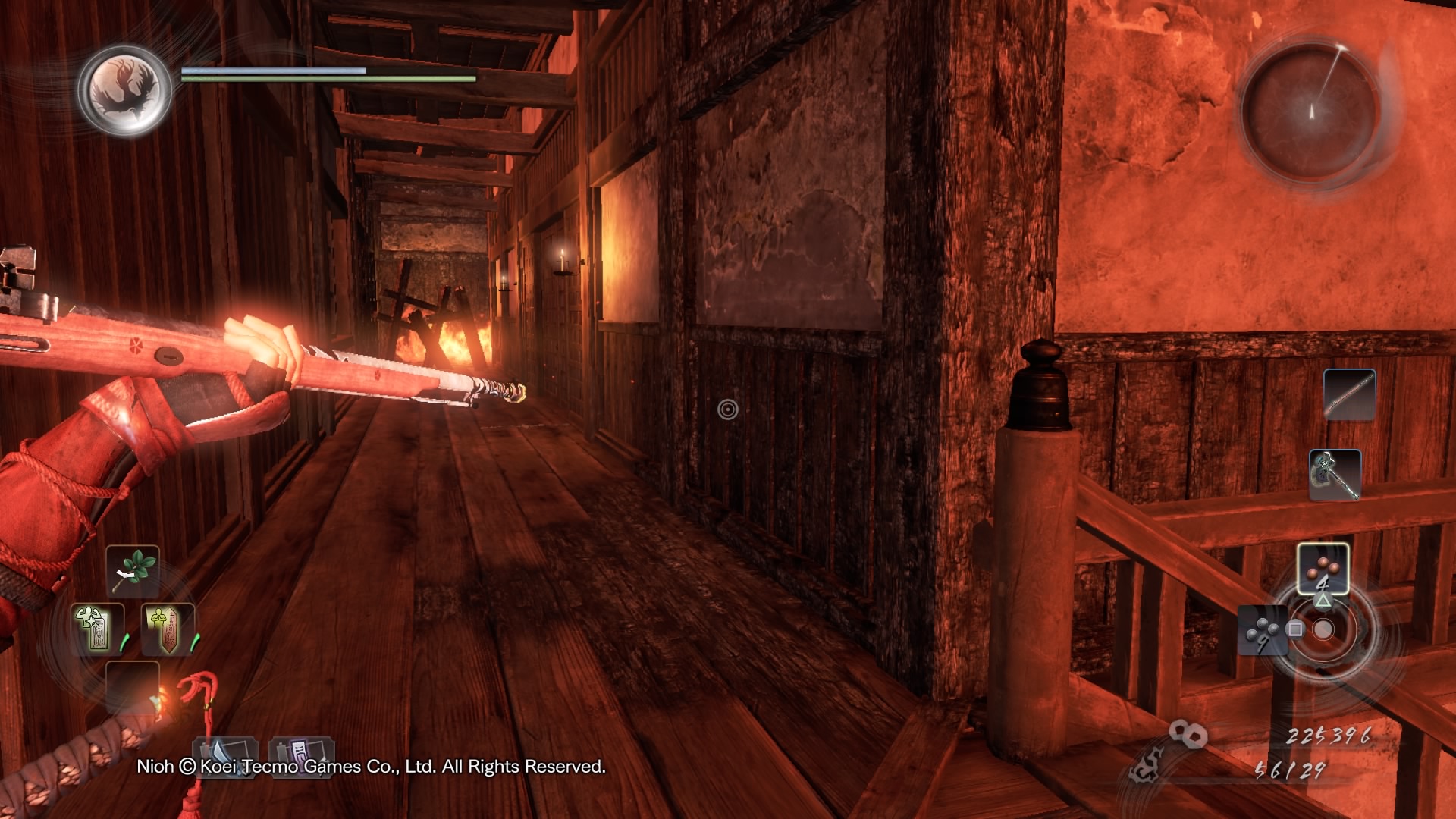1456x819 pixels.
Task: Click the guardian spirit crest emblem
Action: 124,89
